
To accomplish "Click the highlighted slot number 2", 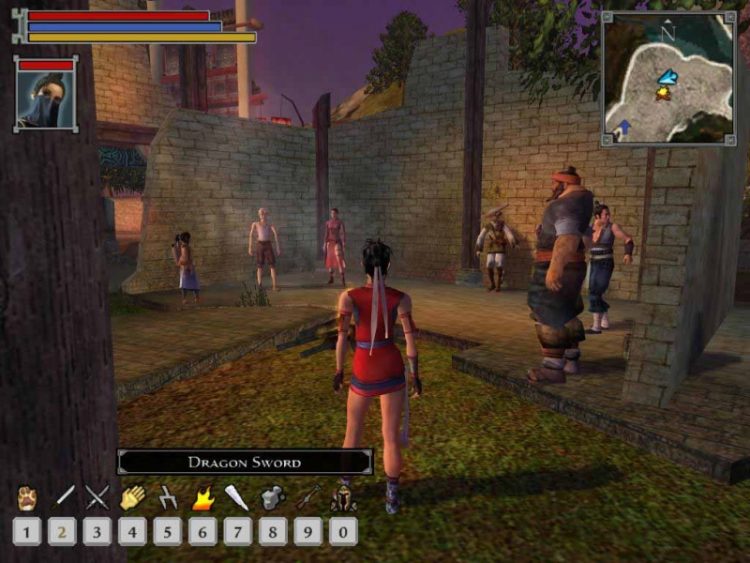I will pos(62,530).
